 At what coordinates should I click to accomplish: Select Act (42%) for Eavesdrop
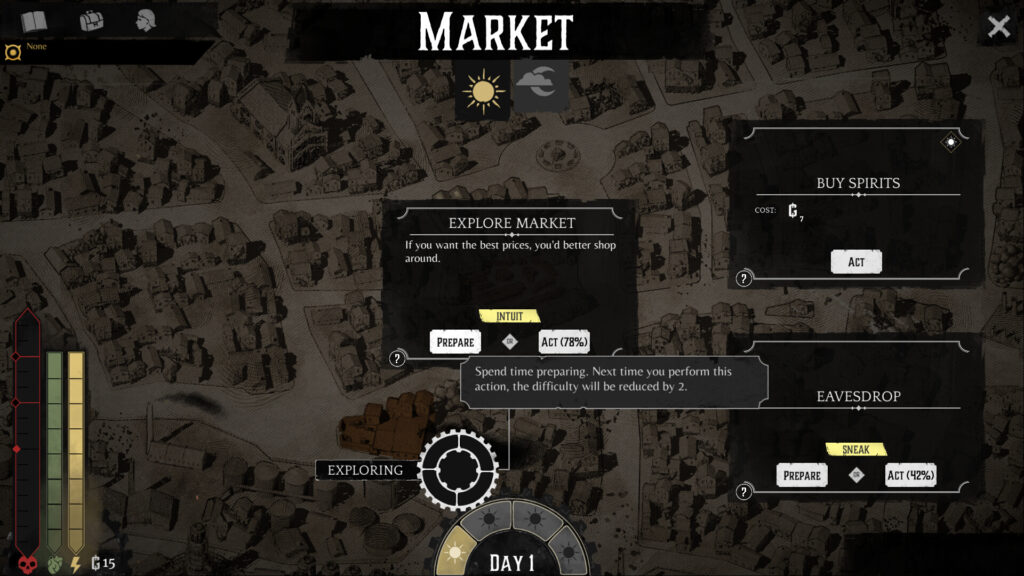click(x=910, y=475)
